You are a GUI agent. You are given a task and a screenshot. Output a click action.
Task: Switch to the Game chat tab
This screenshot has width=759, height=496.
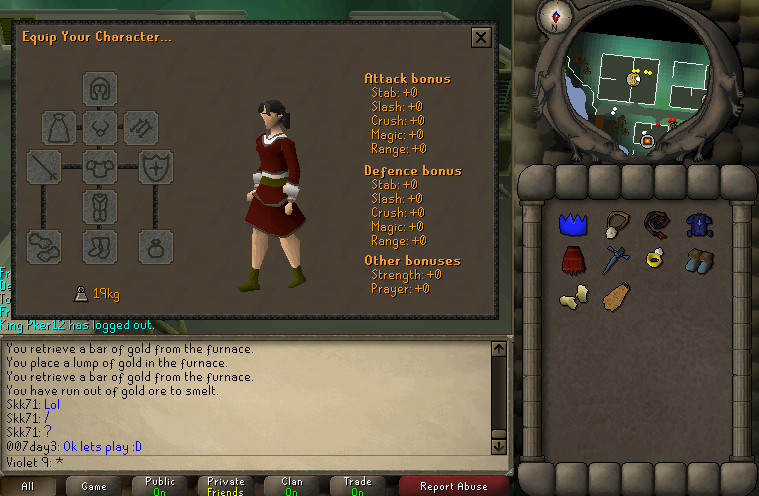point(93,486)
